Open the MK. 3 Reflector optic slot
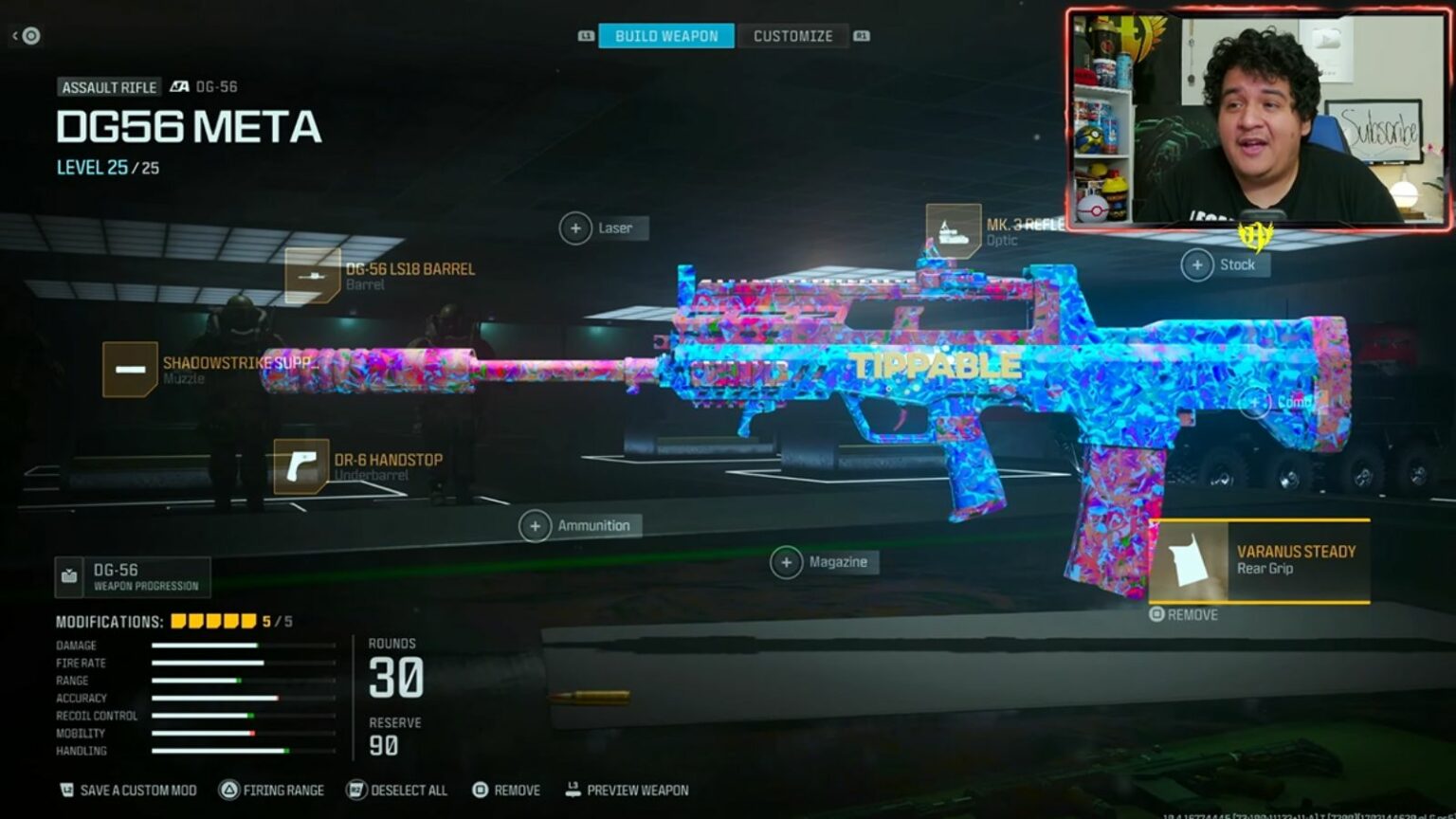 [953, 229]
